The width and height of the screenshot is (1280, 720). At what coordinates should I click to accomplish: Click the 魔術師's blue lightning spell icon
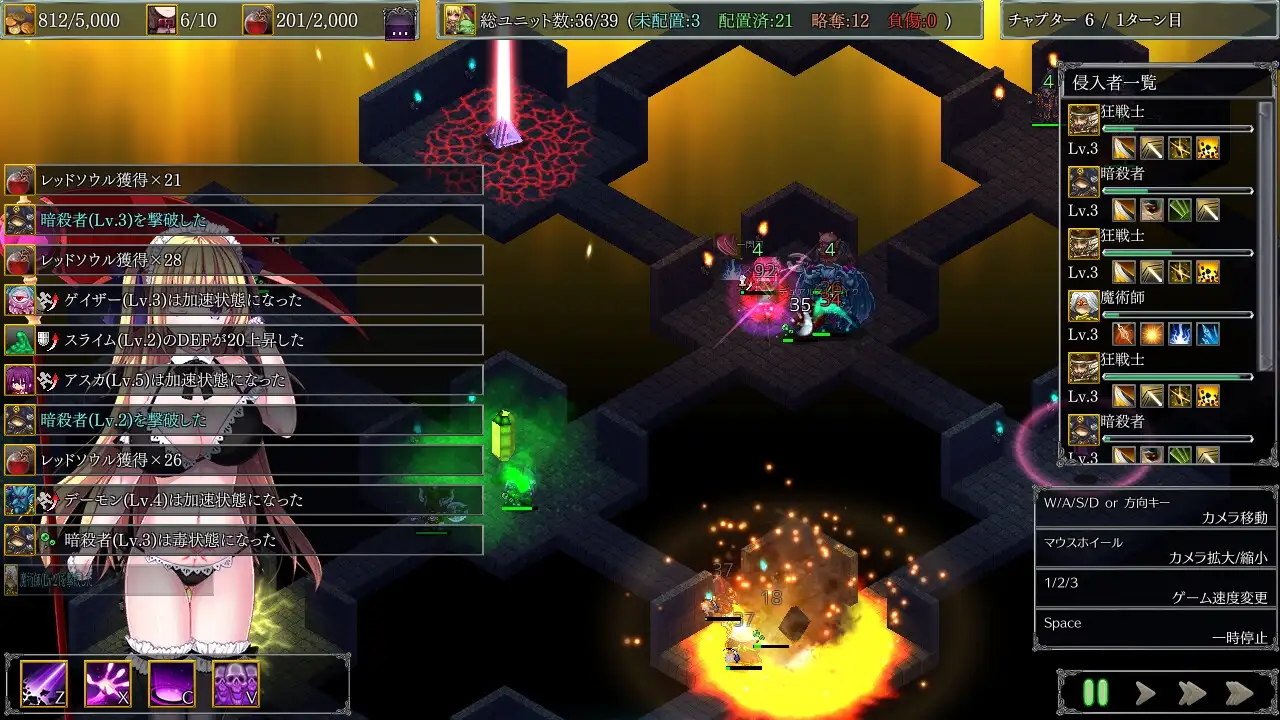click(x=1182, y=335)
